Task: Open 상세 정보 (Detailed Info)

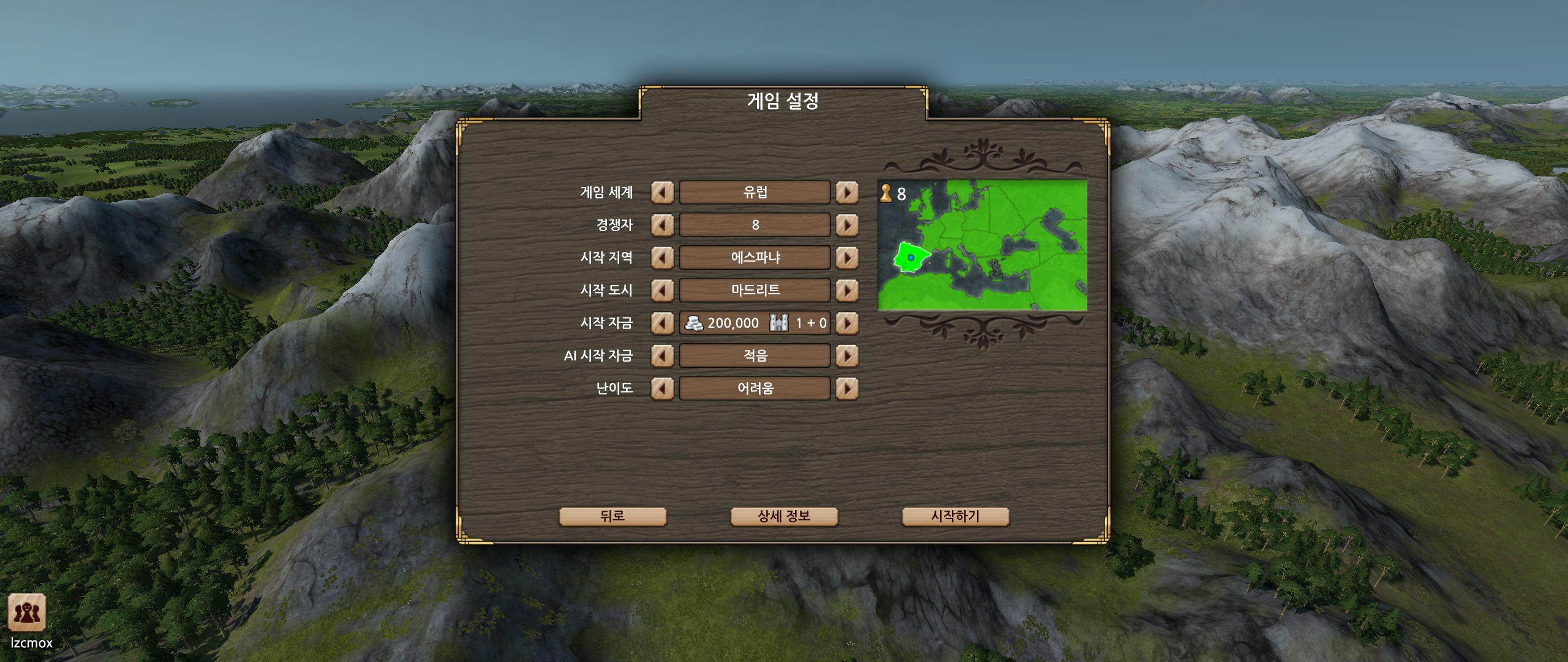Action: pyautogui.click(x=784, y=516)
